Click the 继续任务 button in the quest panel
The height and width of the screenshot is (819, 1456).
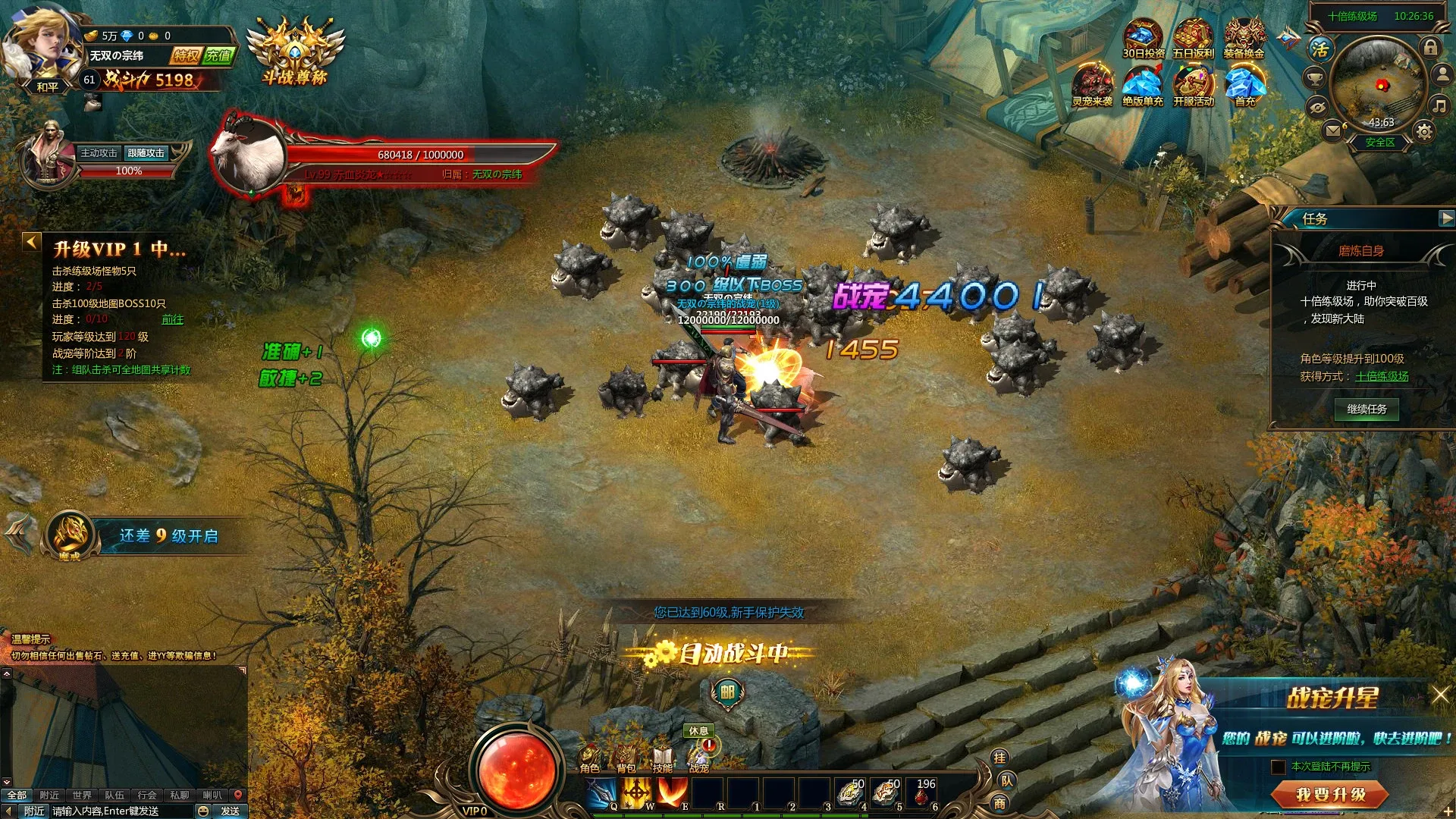tap(1365, 409)
